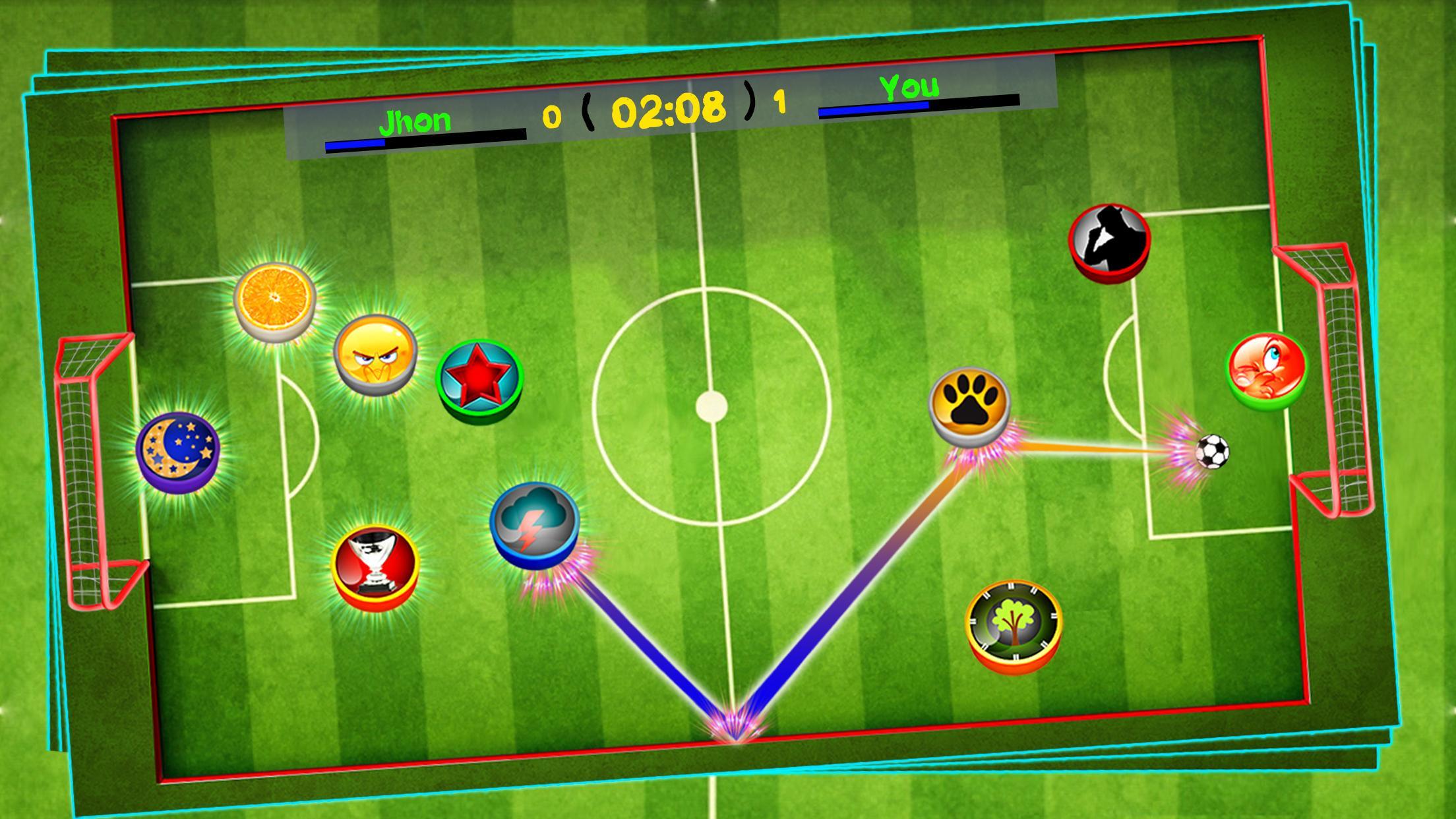The width and height of the screenshot is (1456, 819).
Task: Click the player name Jhon
Action: click(x=415, y=121)
